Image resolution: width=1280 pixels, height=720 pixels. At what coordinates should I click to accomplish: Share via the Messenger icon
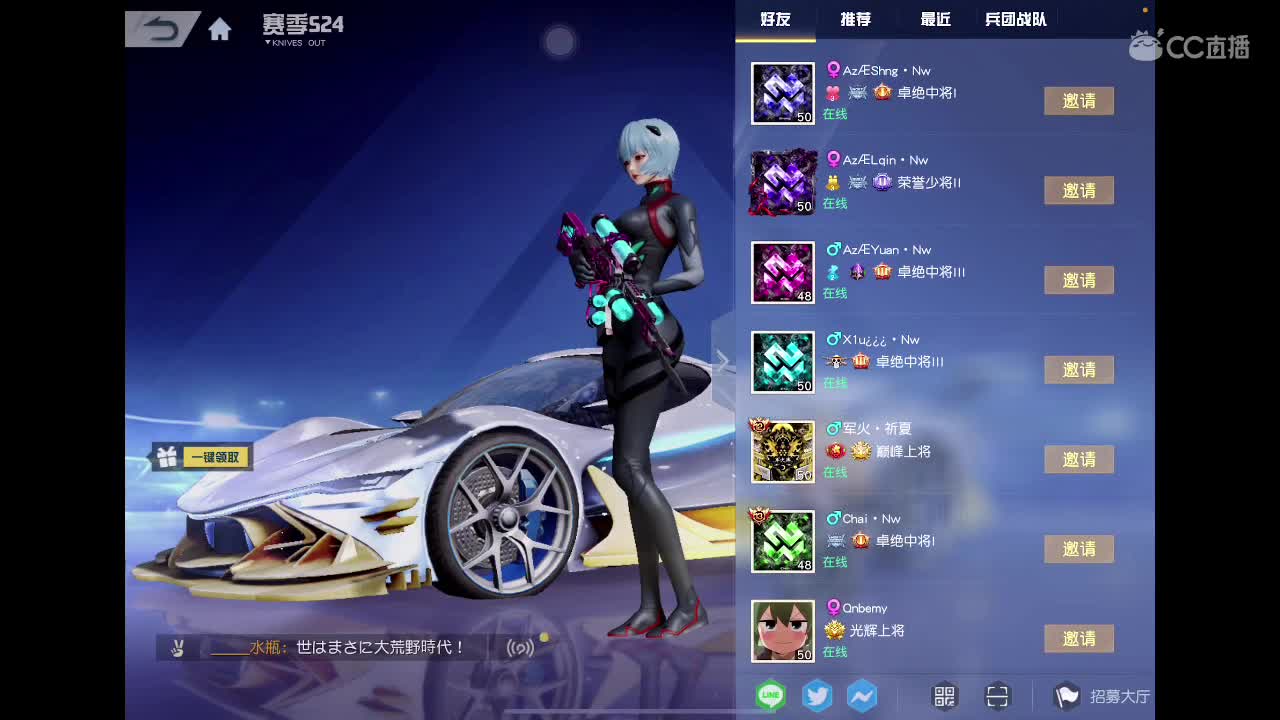862,696
